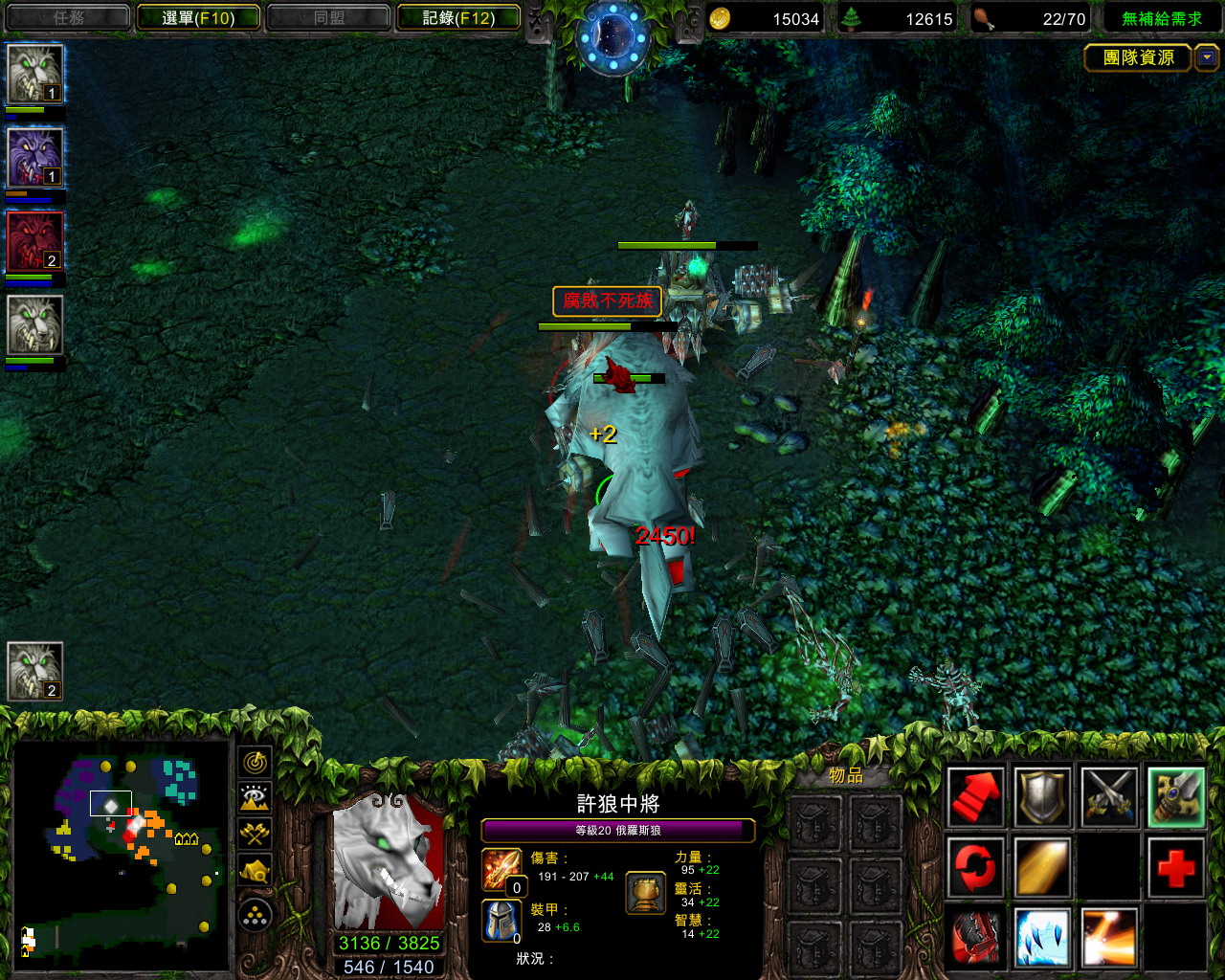Click the 團隊資源 team resources button
The image size is (1225, 980).
(1137, 57)
